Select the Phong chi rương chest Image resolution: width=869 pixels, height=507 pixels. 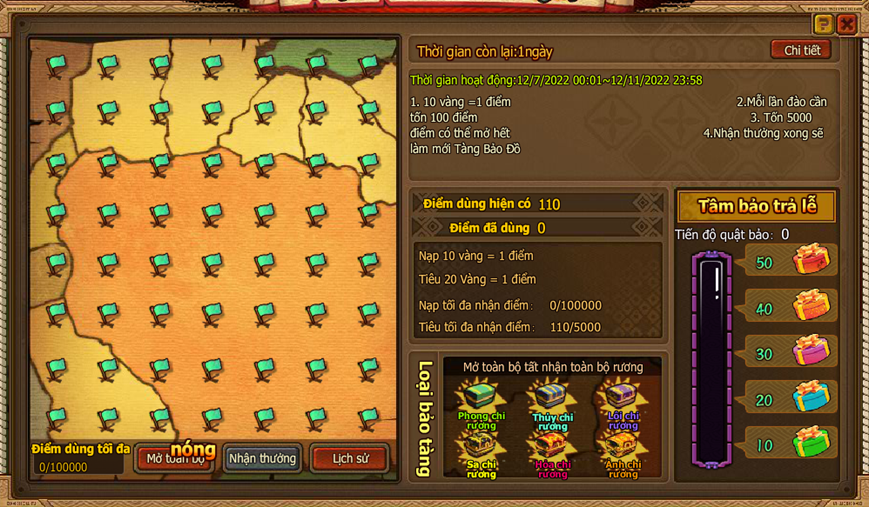pos(481,399)
